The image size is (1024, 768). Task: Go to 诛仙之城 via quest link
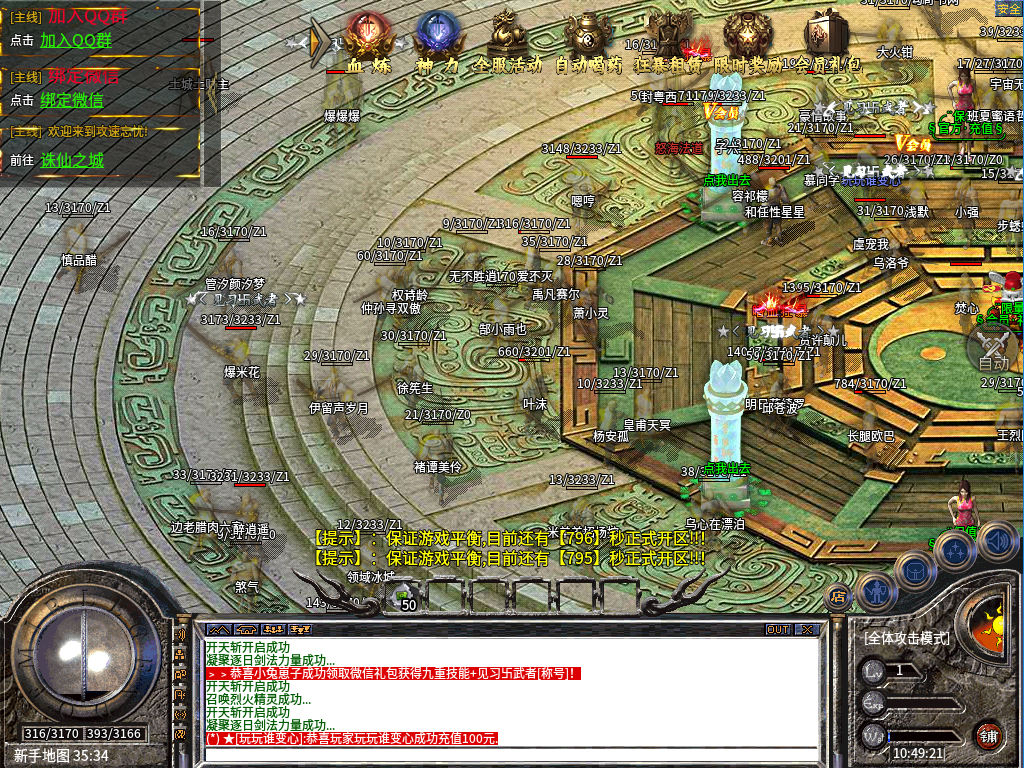(x=72, y=160)
